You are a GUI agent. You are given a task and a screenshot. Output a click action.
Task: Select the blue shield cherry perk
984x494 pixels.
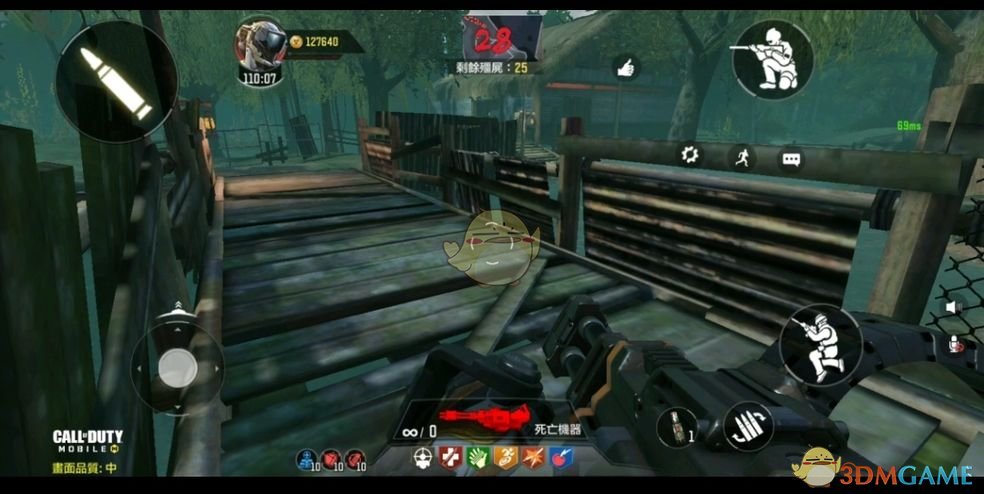tap(562, 459)
